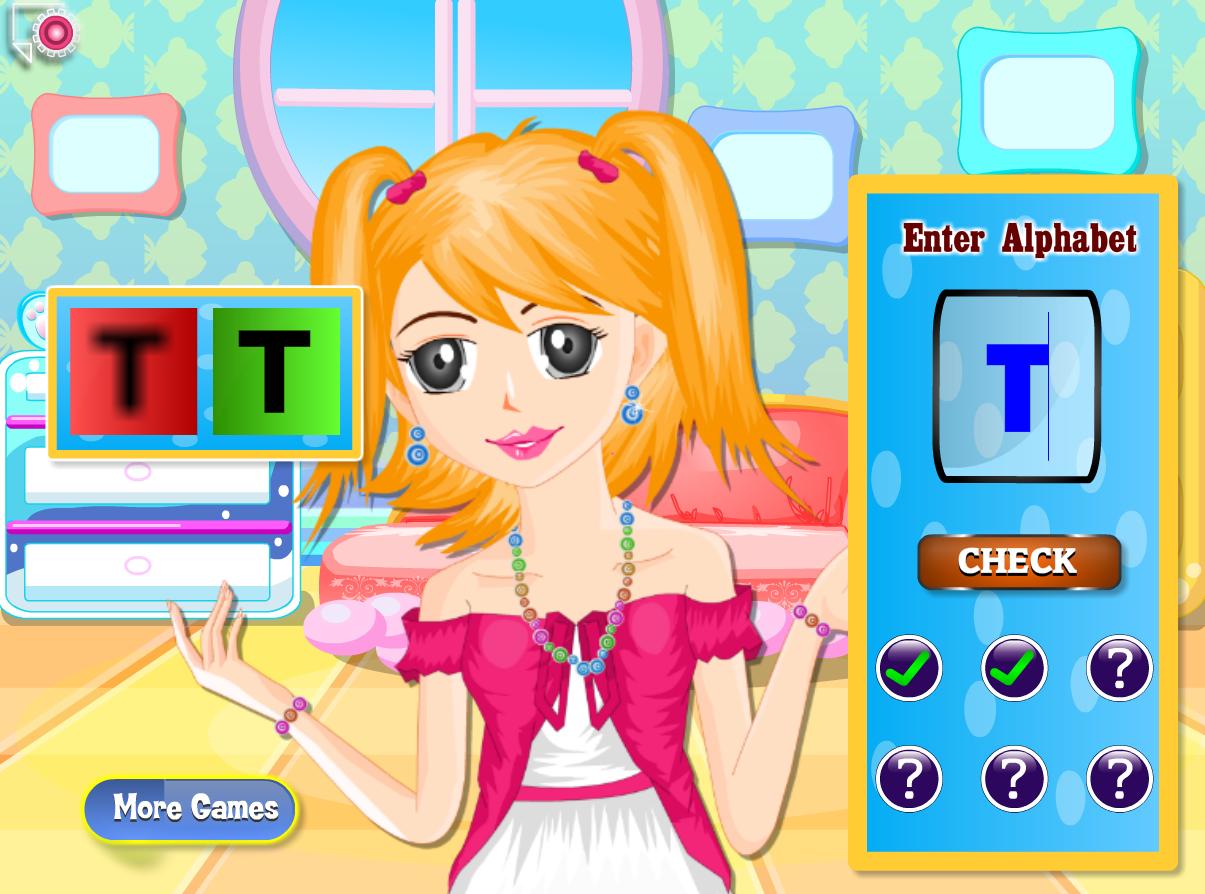Click the pink gear icon in corner

(53, 33)
